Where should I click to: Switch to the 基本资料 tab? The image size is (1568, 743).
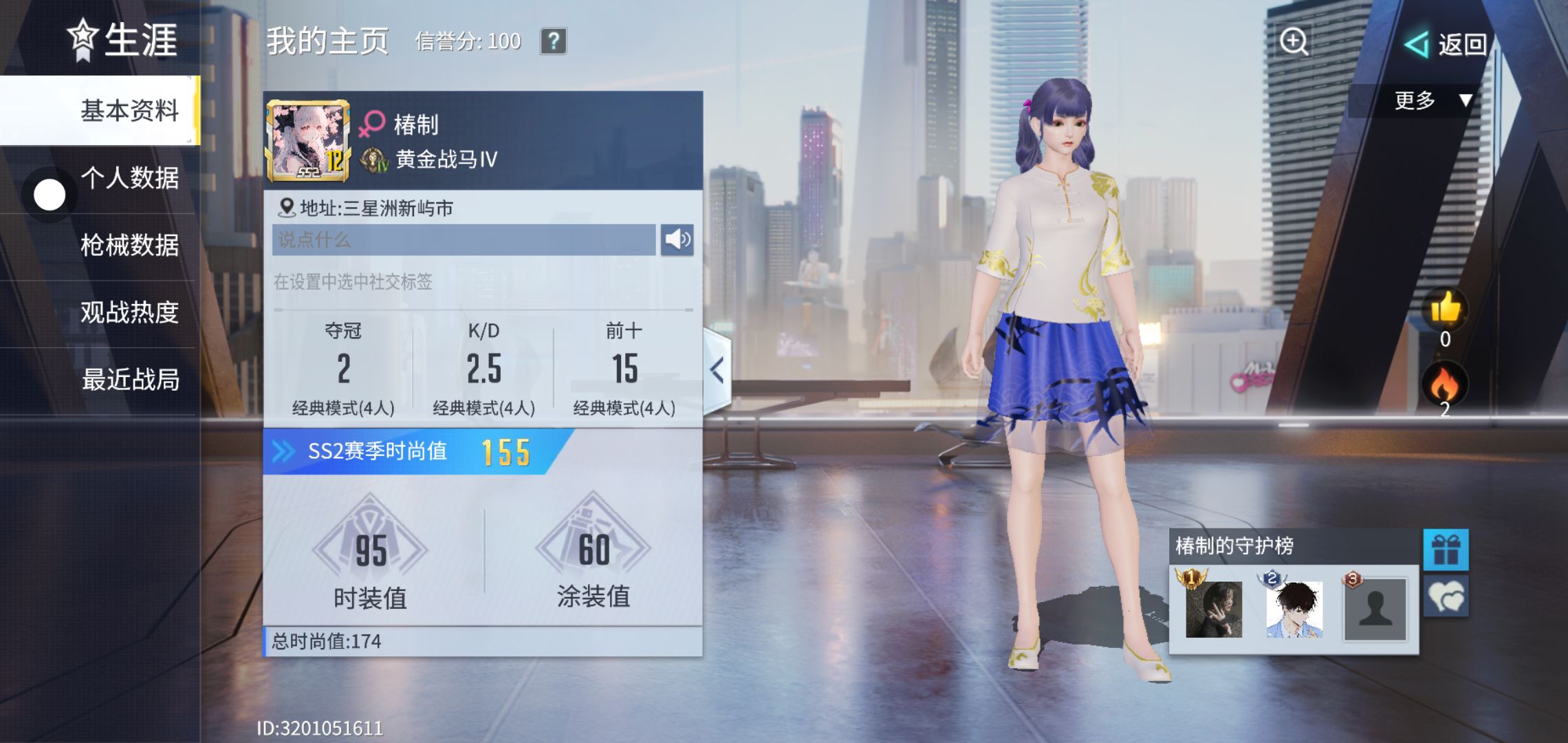(129, 110)
